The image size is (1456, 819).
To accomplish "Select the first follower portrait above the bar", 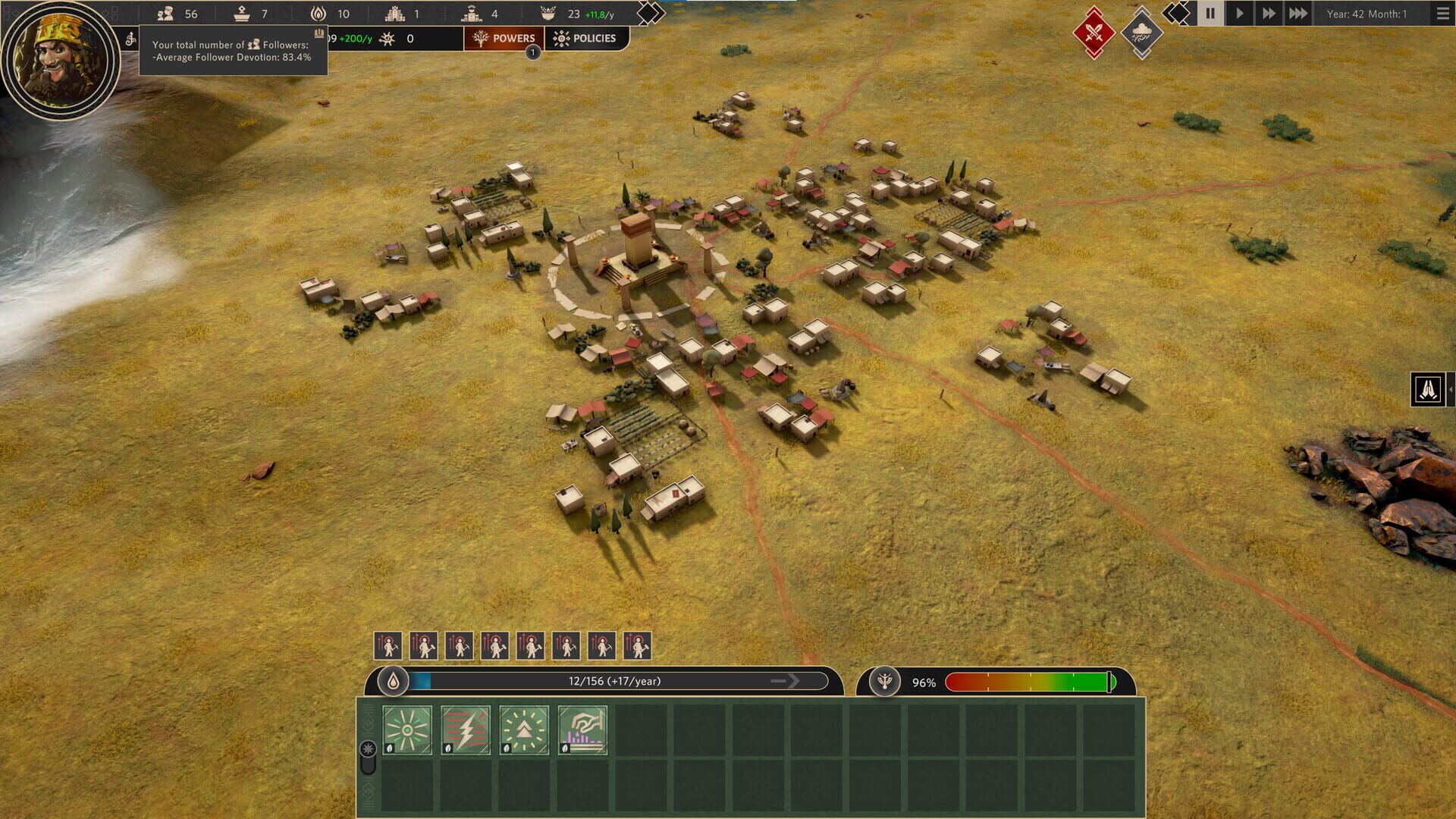I will (387, 646).
